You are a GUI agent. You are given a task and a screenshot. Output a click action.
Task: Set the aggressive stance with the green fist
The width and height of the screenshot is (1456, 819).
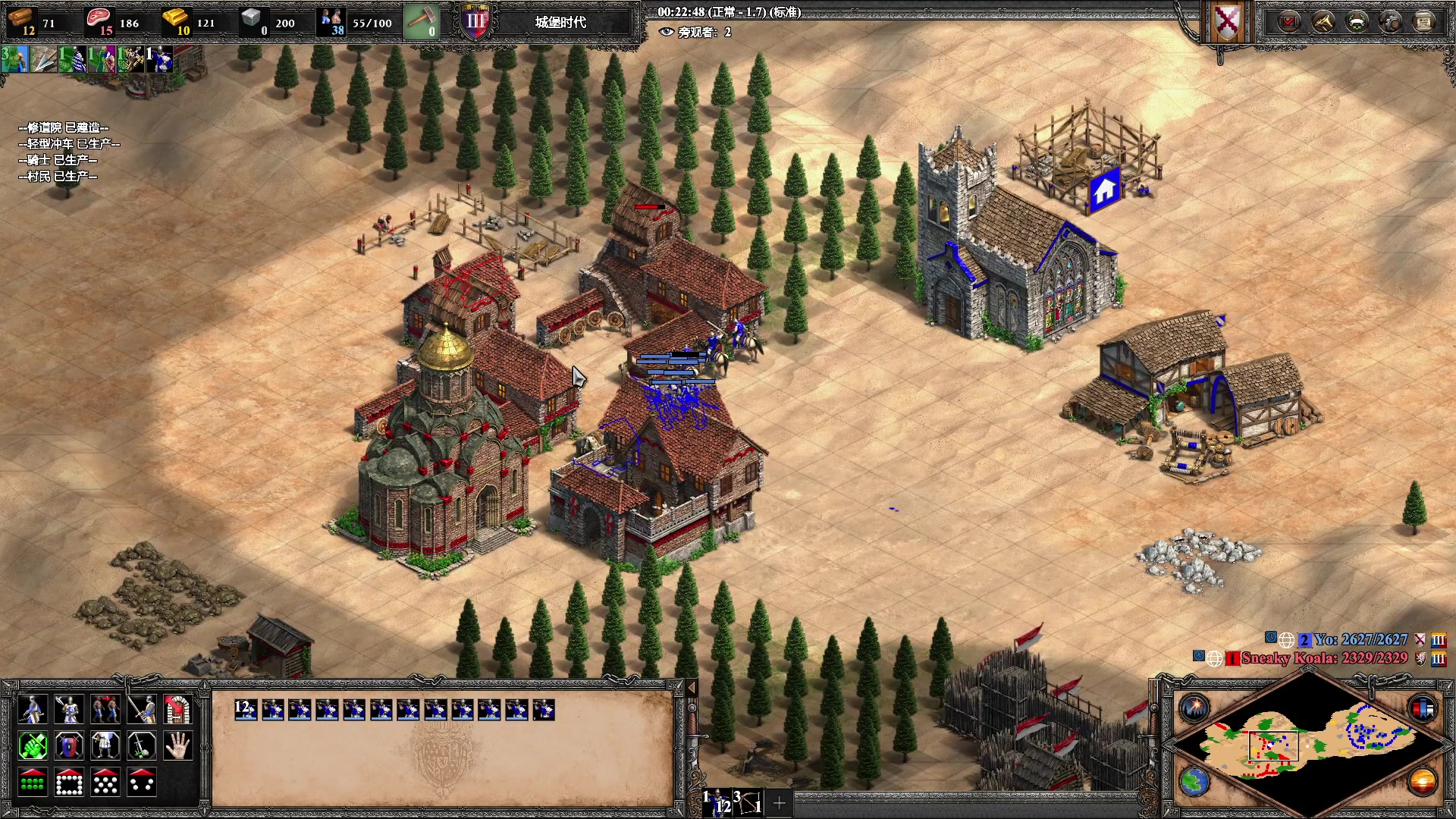33,746
